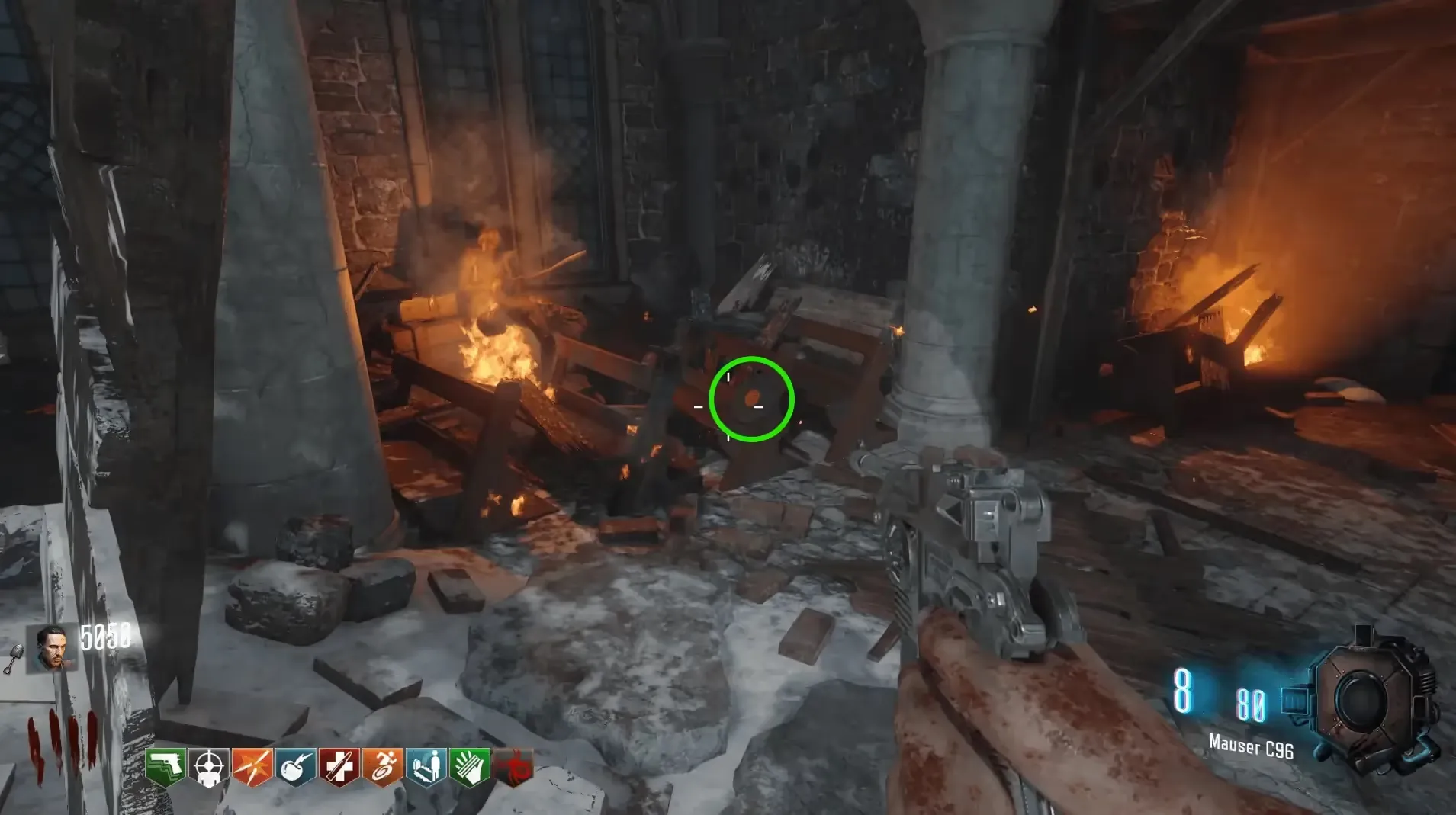This screenshot has height=815, width=1456.
Task: Click the green pistol perk icon
Action: pyautogui.click(x=165, y=766)
